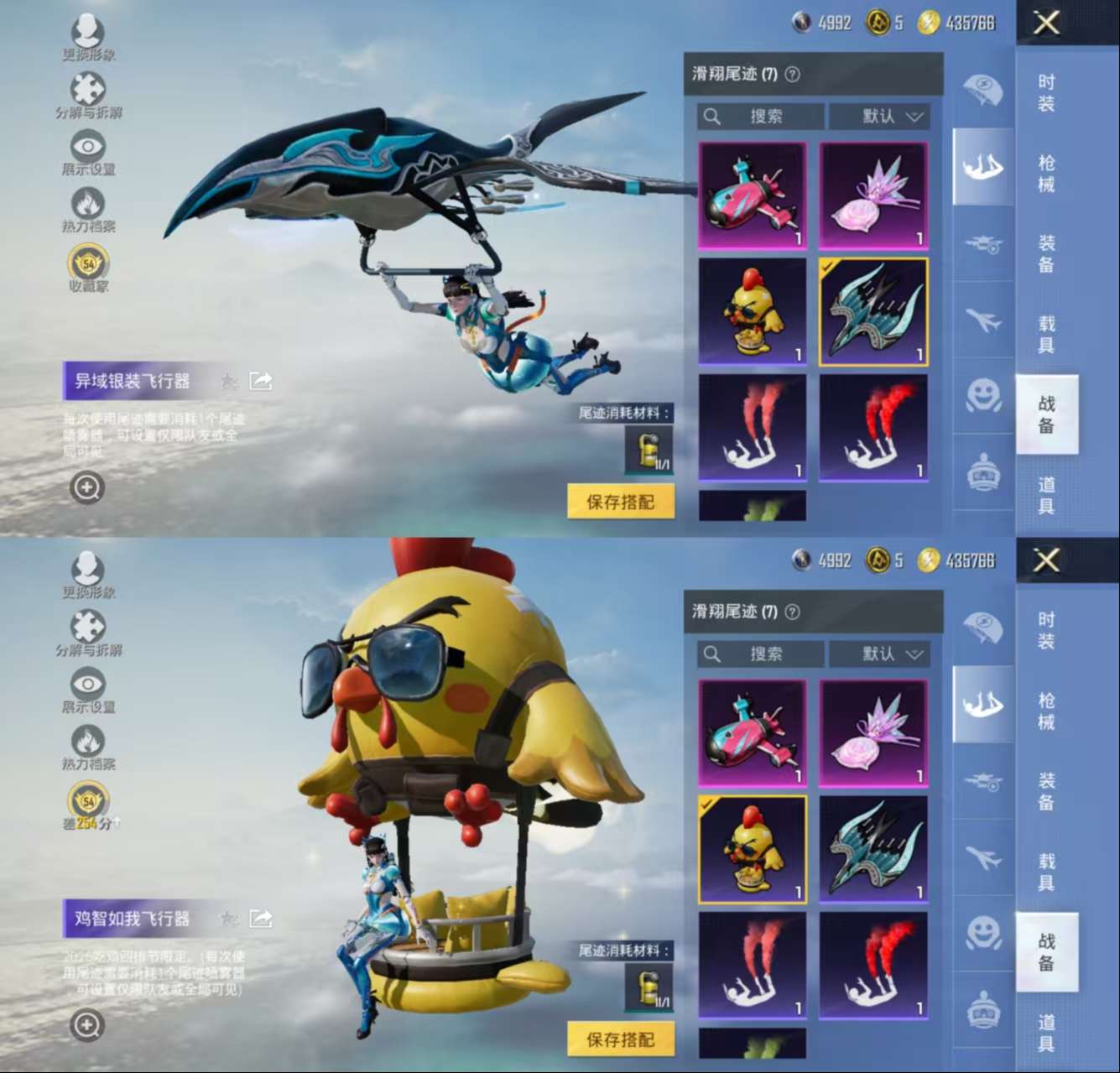Click 保存搭配 on the 鸡智如我飞行器 screen
The width and height of the screenshot is (1120, 1073).
[x=620, y=1039]
